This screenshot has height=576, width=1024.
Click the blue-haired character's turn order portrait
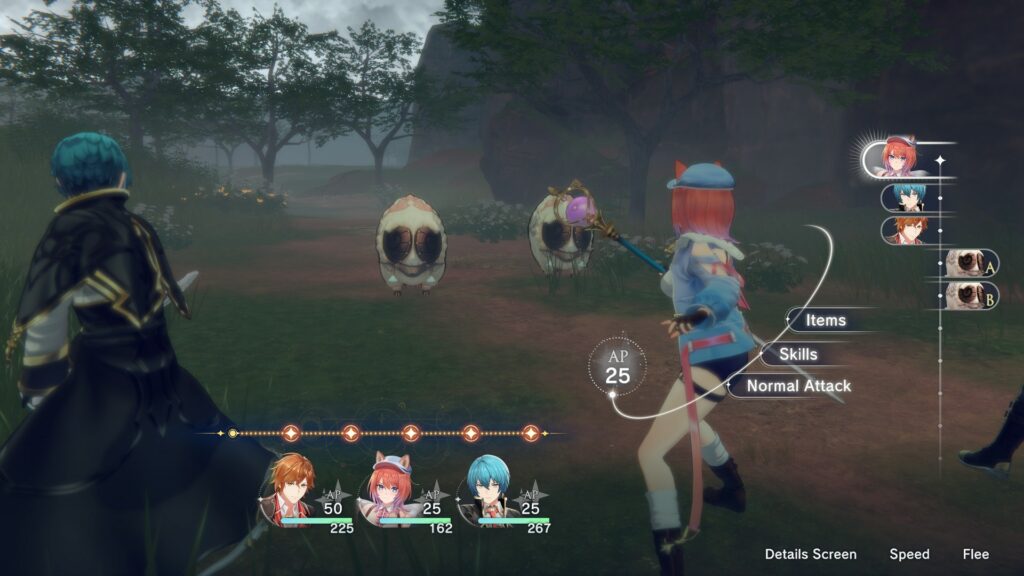pyautogui.click(x=909, y=197)
